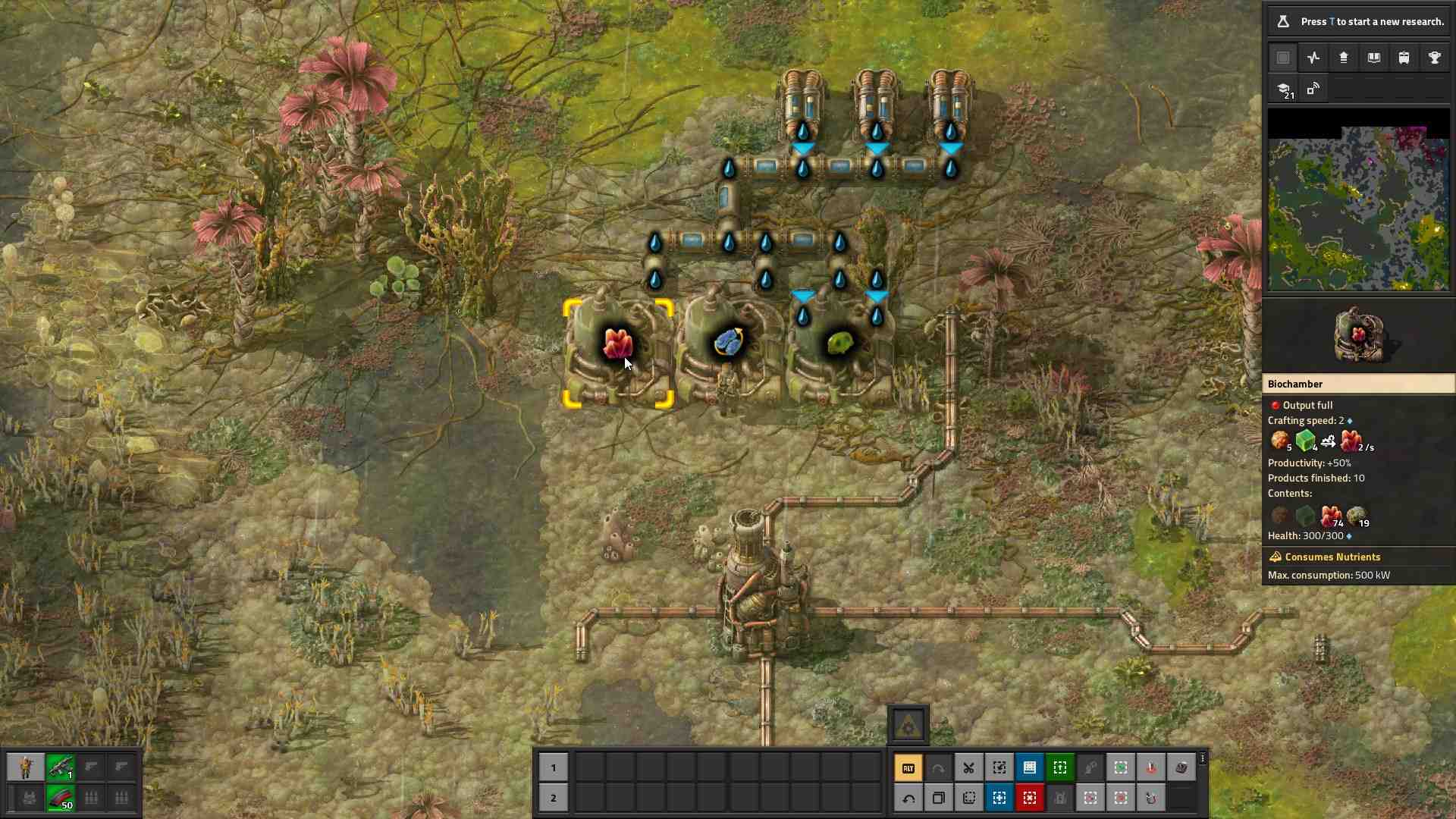Viewport: 1456px width, 819px height.
Task: Select the green Upgrade planner
Action: [1060, 767]
